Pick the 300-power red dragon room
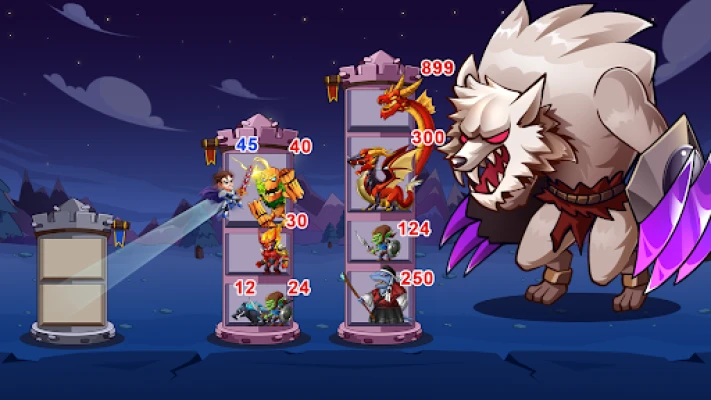Viewport: 711px width, 400px height. pyautogui.click(x=378, y=175)
